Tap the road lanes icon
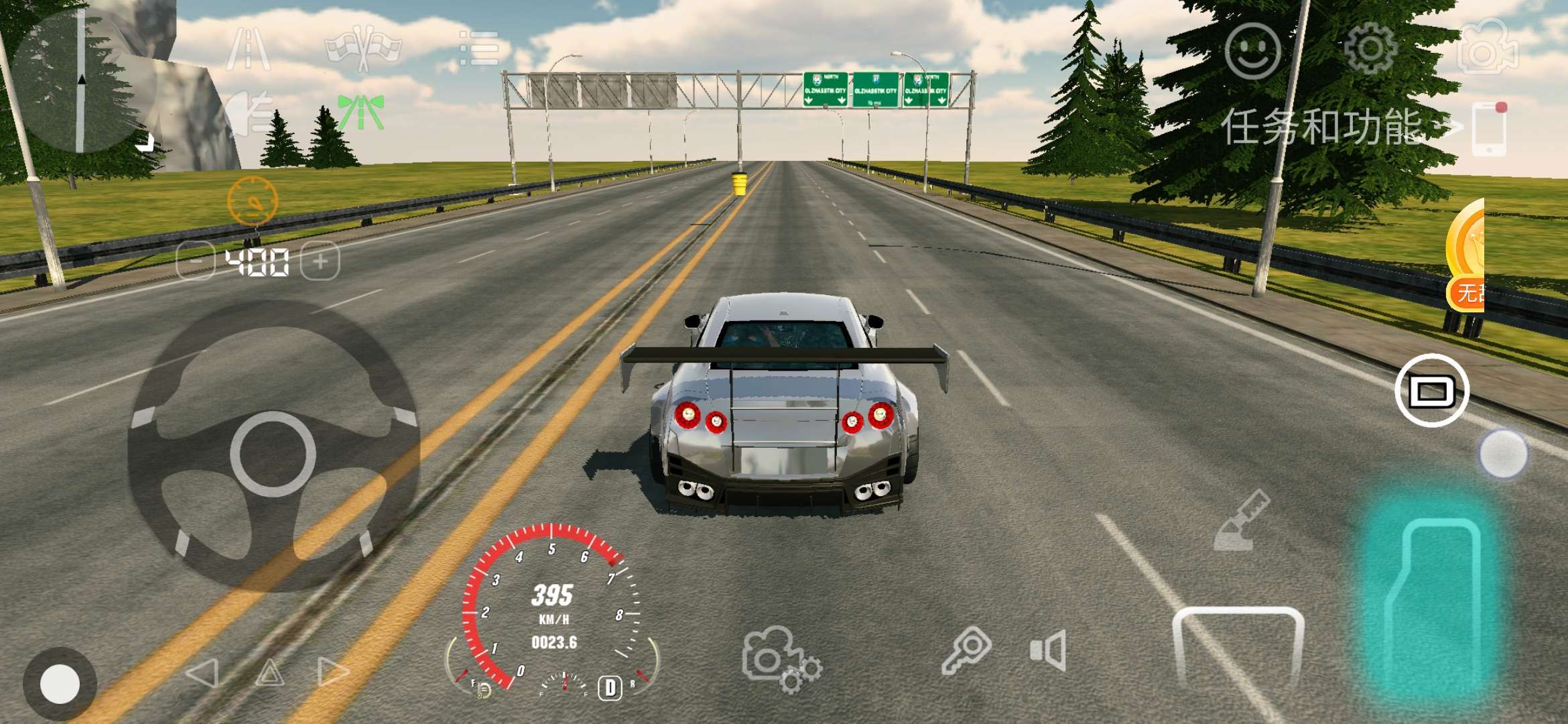Image resolution: width=1568 pixels, height=724 pixels. pos(249,49)
